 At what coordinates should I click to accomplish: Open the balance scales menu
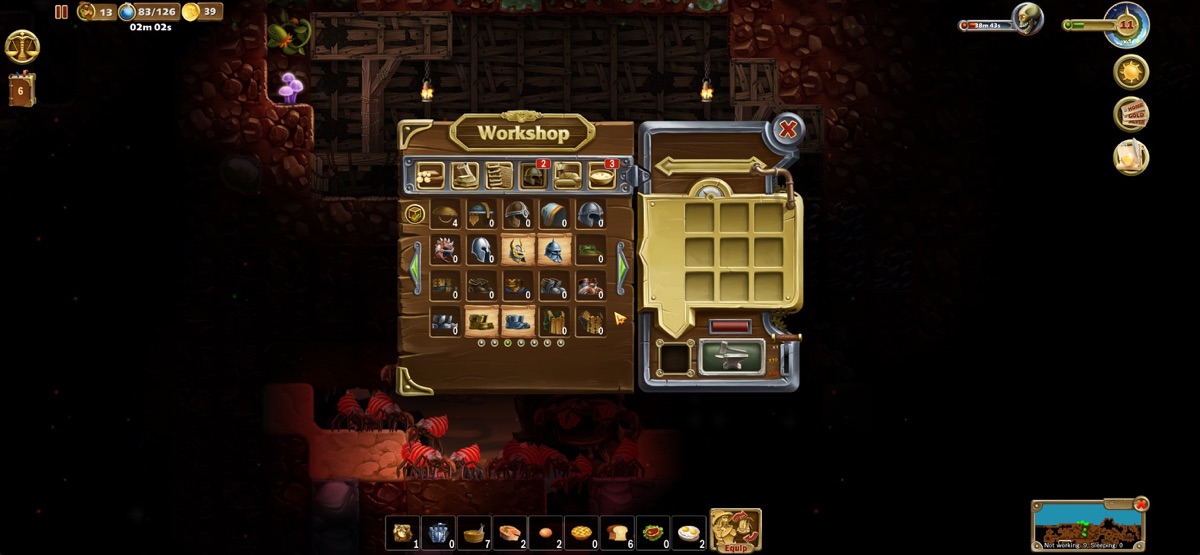pyautogui.click(x=22, y=46)
